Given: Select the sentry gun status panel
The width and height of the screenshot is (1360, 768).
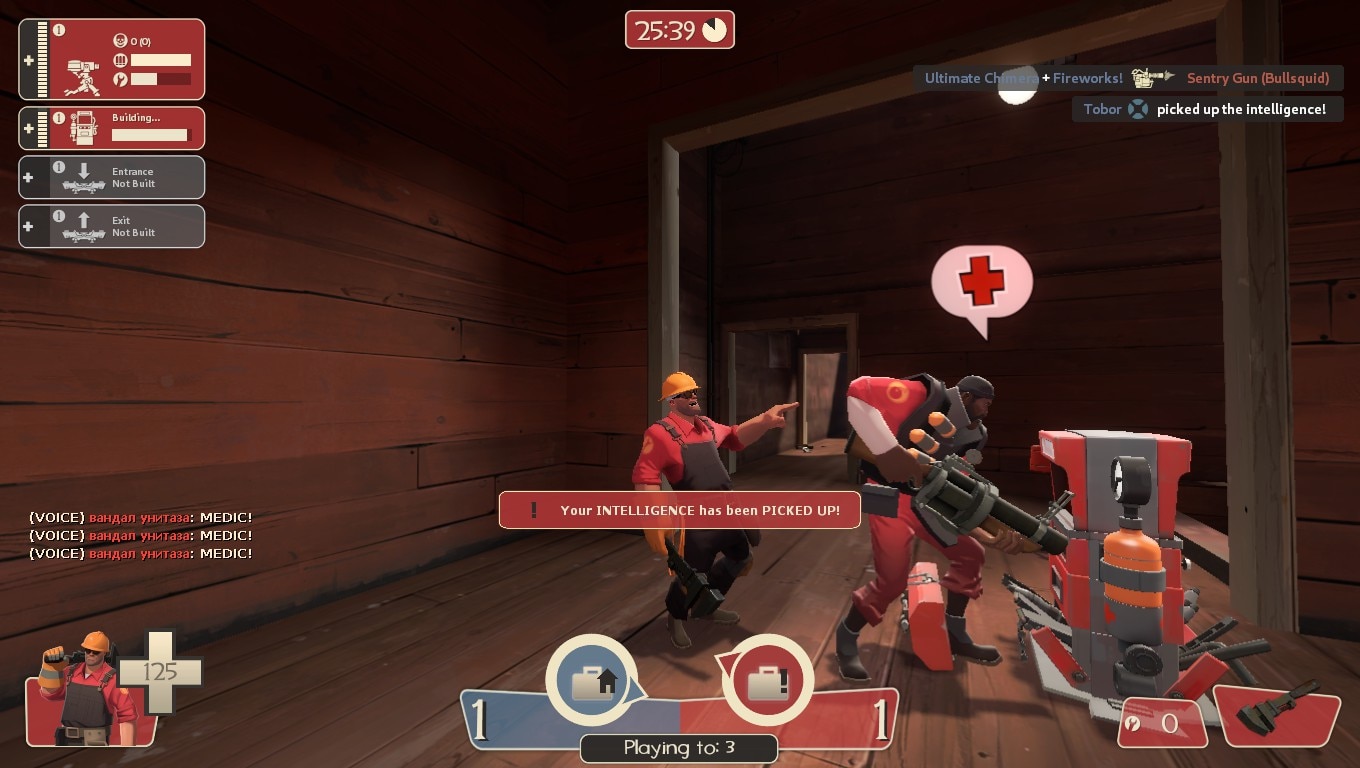Looking at the screenshot, I should pyautogui.click(x=112, y=60).
